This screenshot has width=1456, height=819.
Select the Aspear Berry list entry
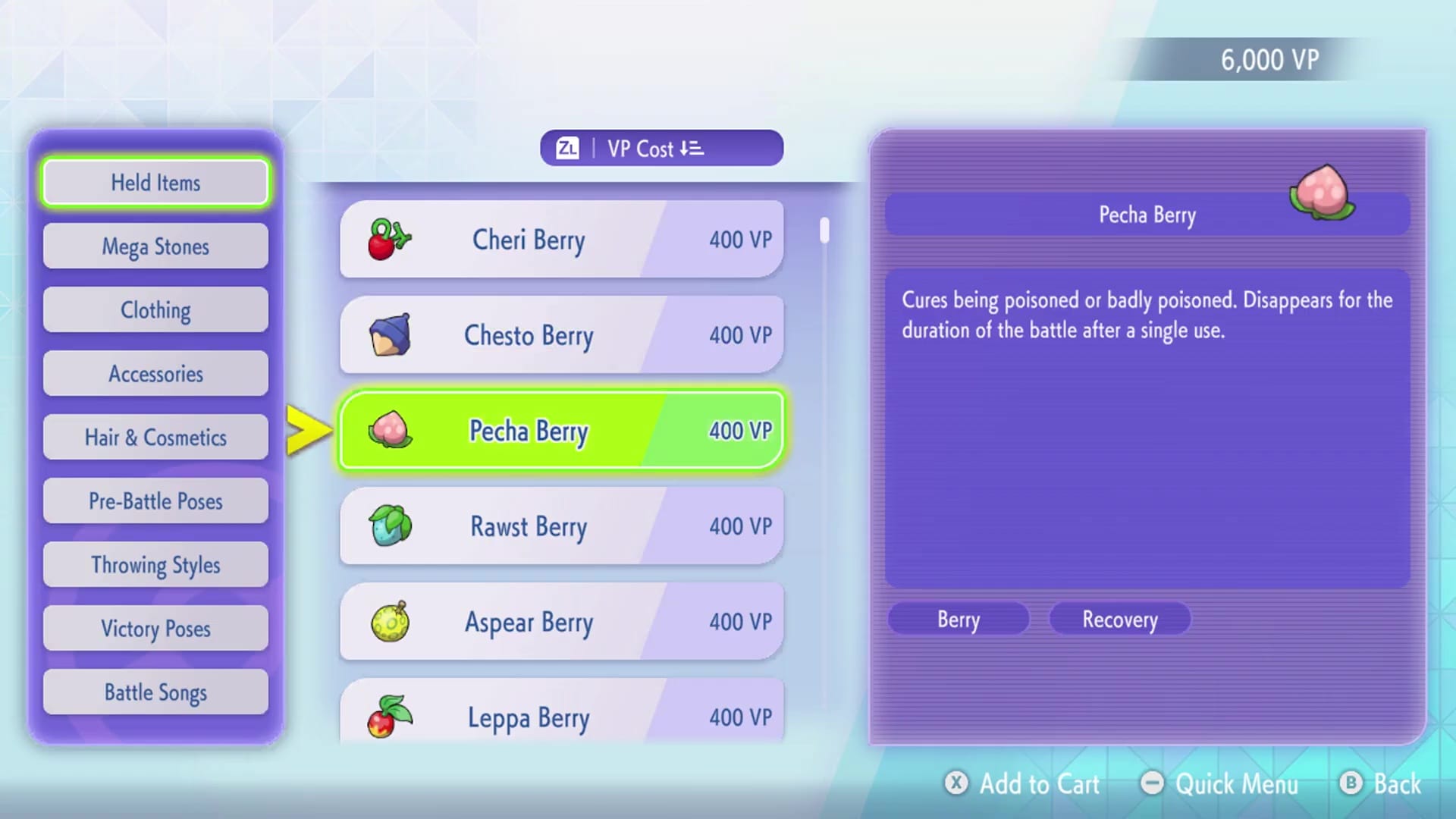coord(561,622)
